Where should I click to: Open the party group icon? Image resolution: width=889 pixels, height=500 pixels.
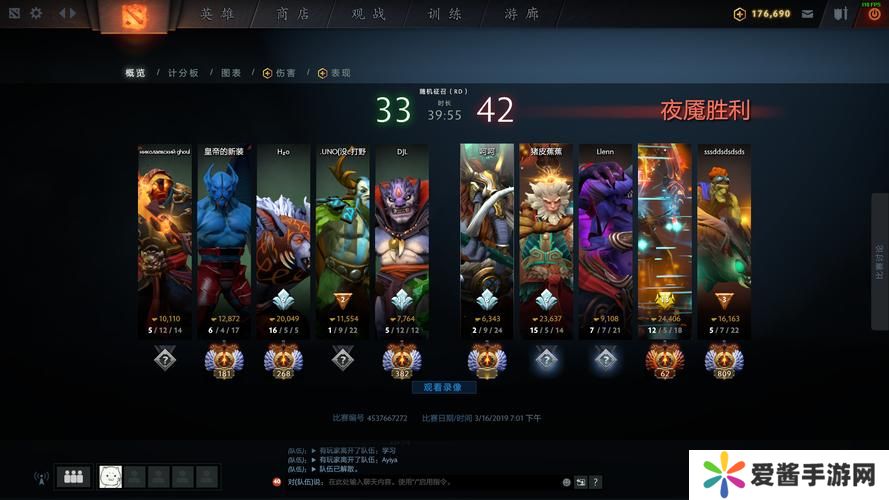[x=73, y=478]
